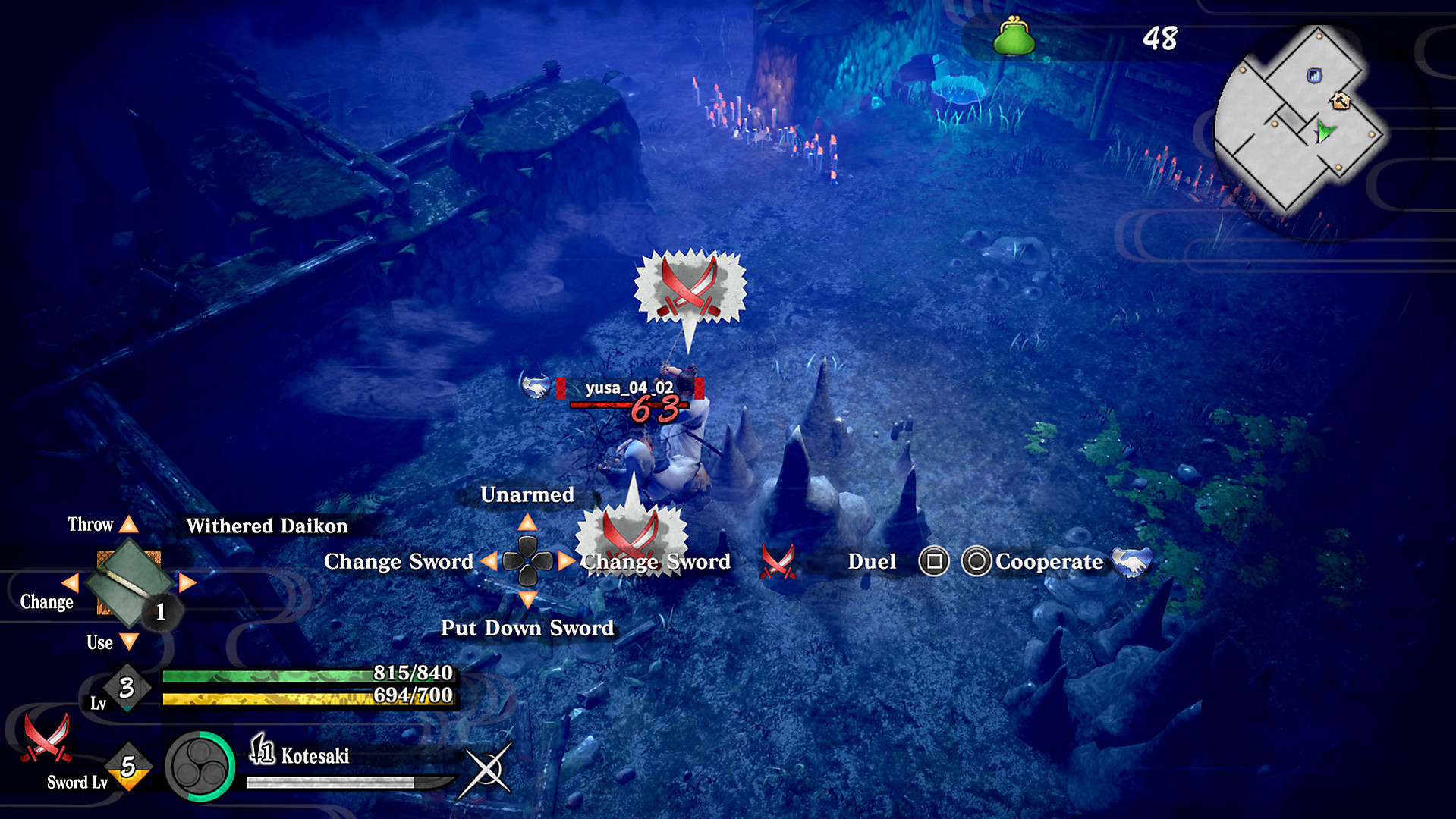
Task: Toggle Unarmed mode on the d-pad menu
Action: coord(528,495)
